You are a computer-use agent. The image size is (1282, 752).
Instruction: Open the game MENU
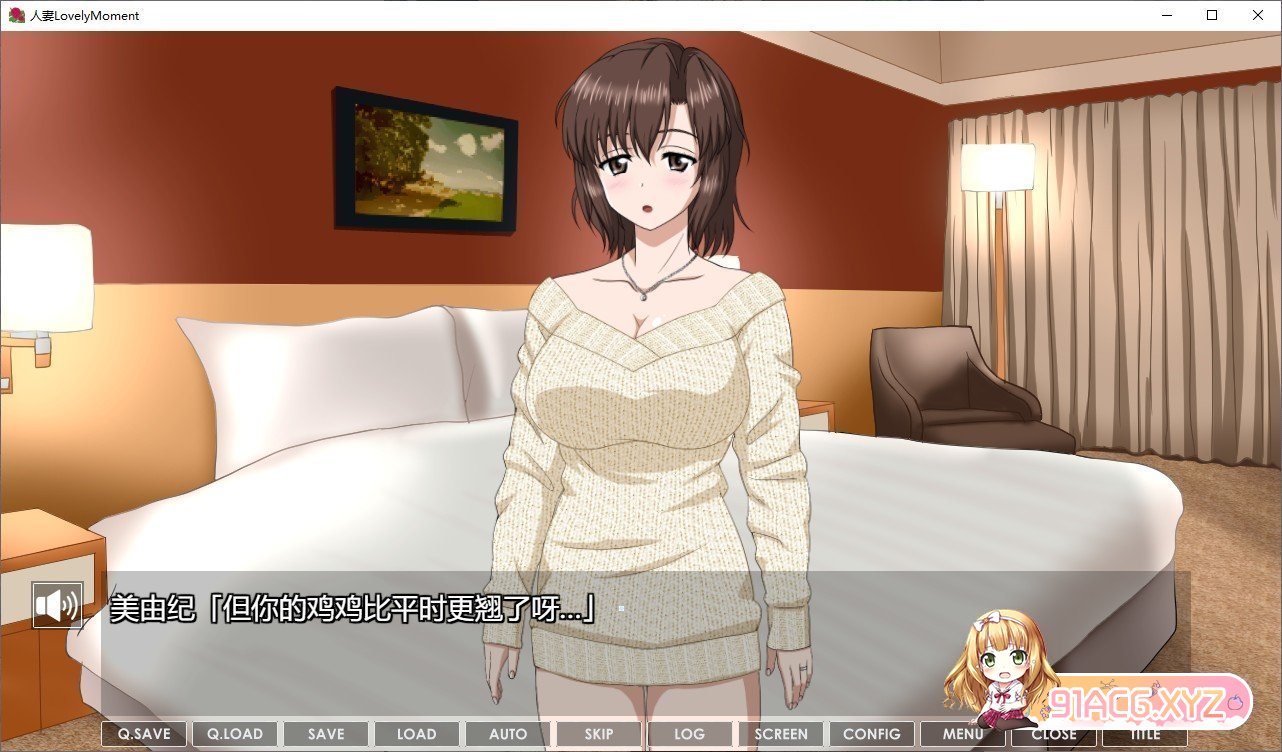click(963, 734)
